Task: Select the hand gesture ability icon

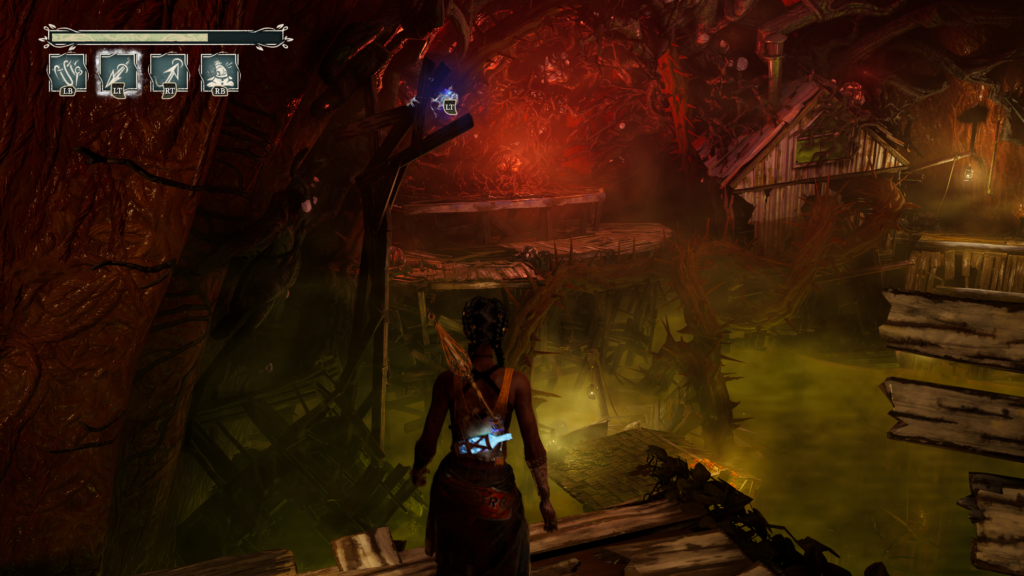Action: 68,73
